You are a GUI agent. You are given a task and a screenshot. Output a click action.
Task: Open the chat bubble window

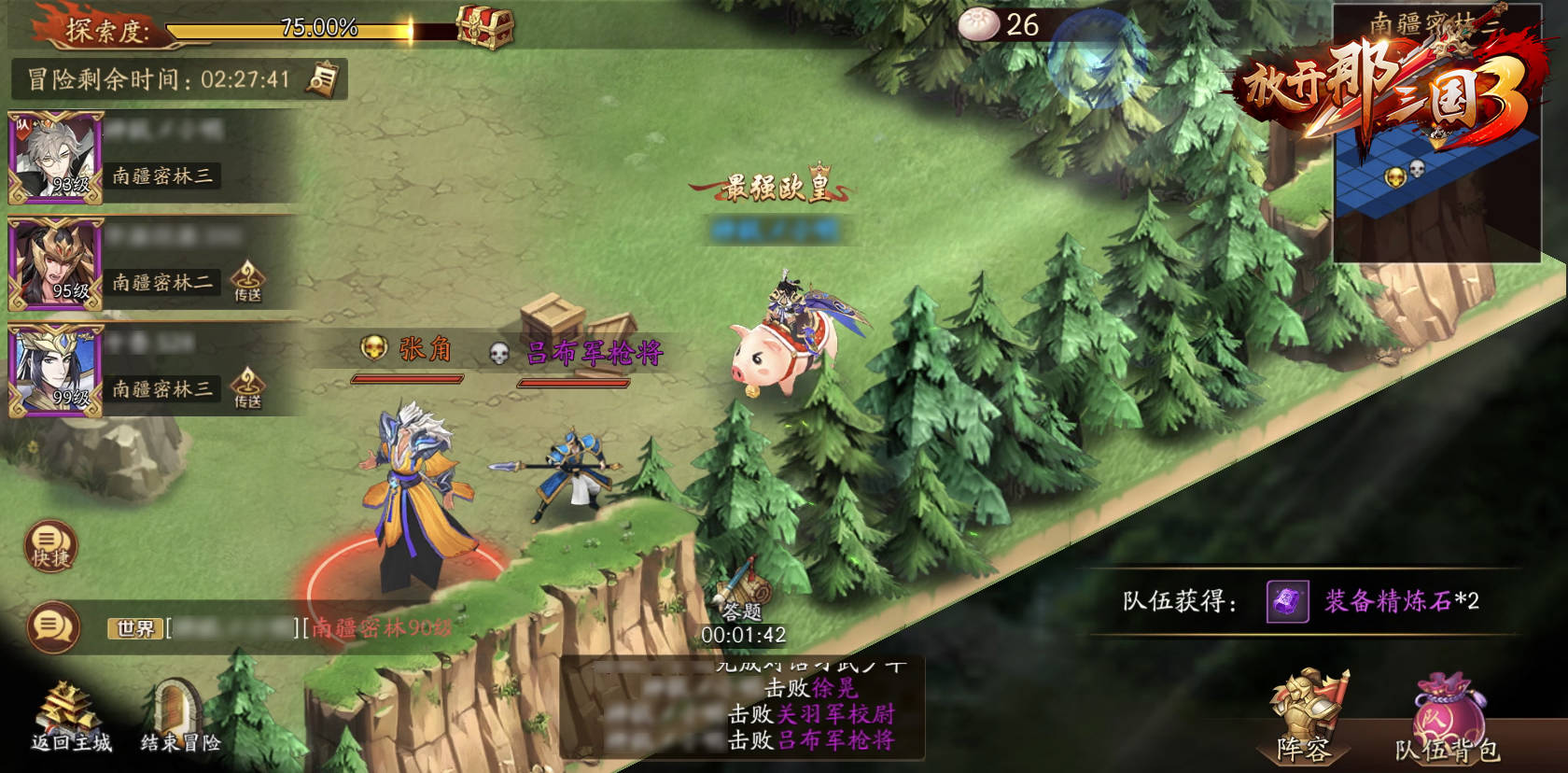point(52,626)
